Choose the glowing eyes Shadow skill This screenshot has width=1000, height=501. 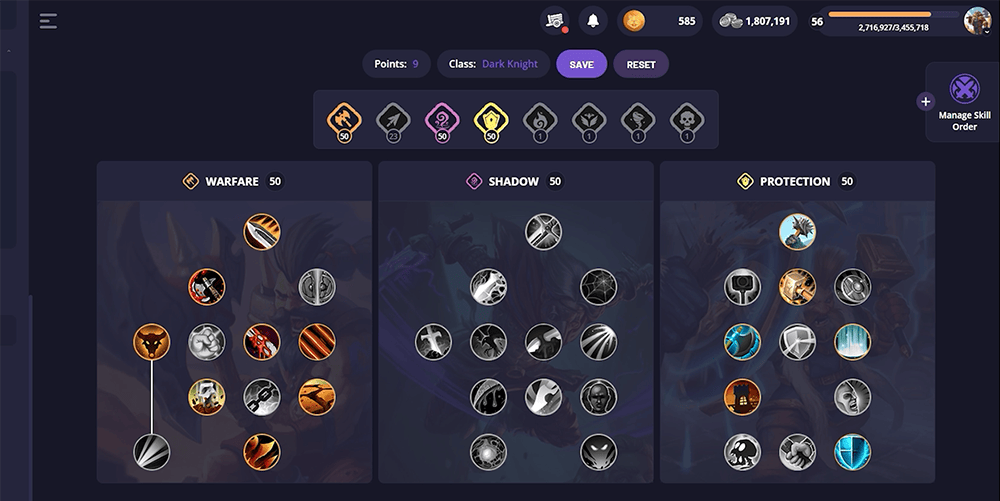pos(599,452)
